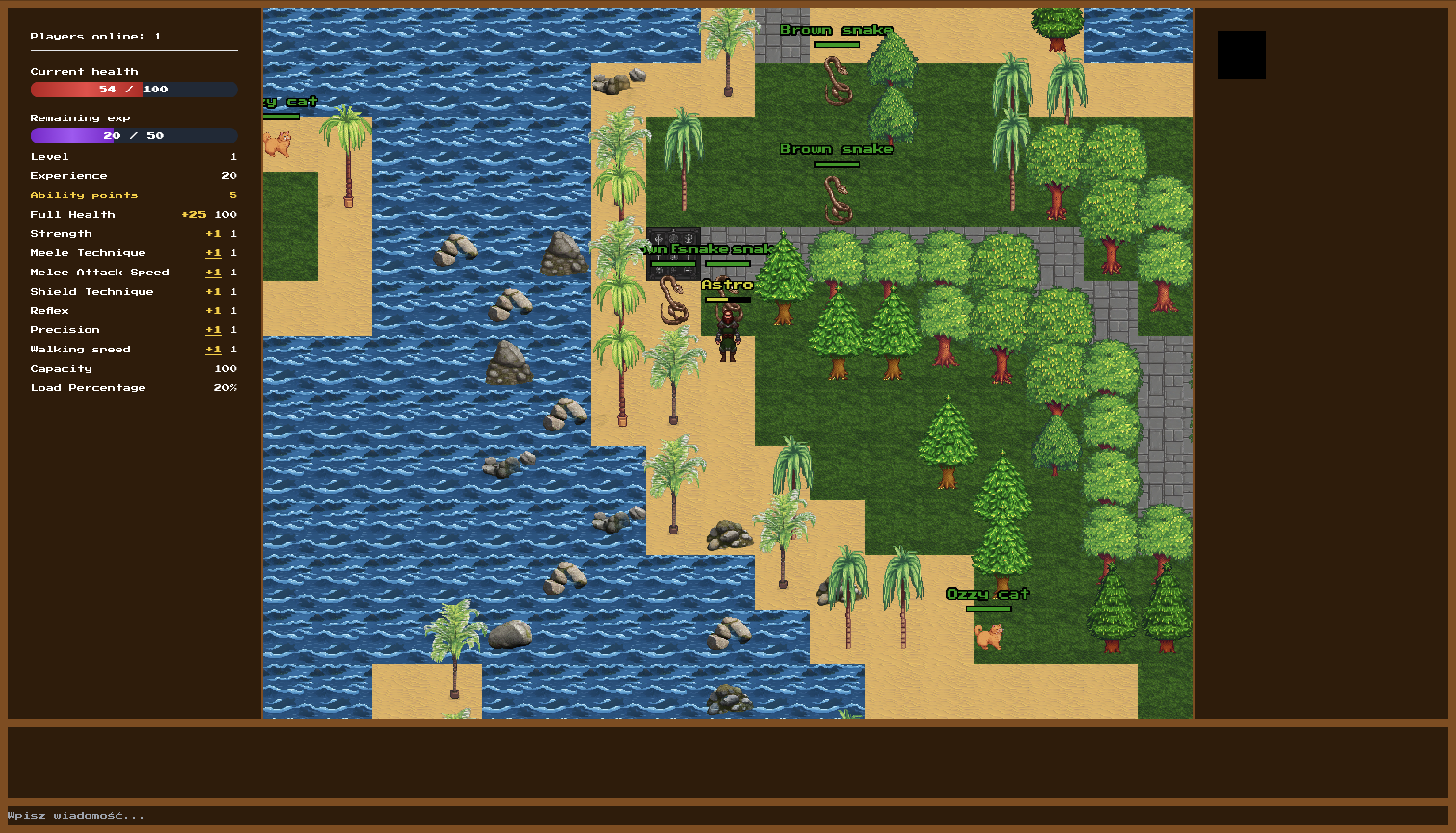Image resolution: width=1456 pixels, height=833 pixels.
Task: Raise Meele Technique with the +1 button
Action: click(x=213, y=253)
